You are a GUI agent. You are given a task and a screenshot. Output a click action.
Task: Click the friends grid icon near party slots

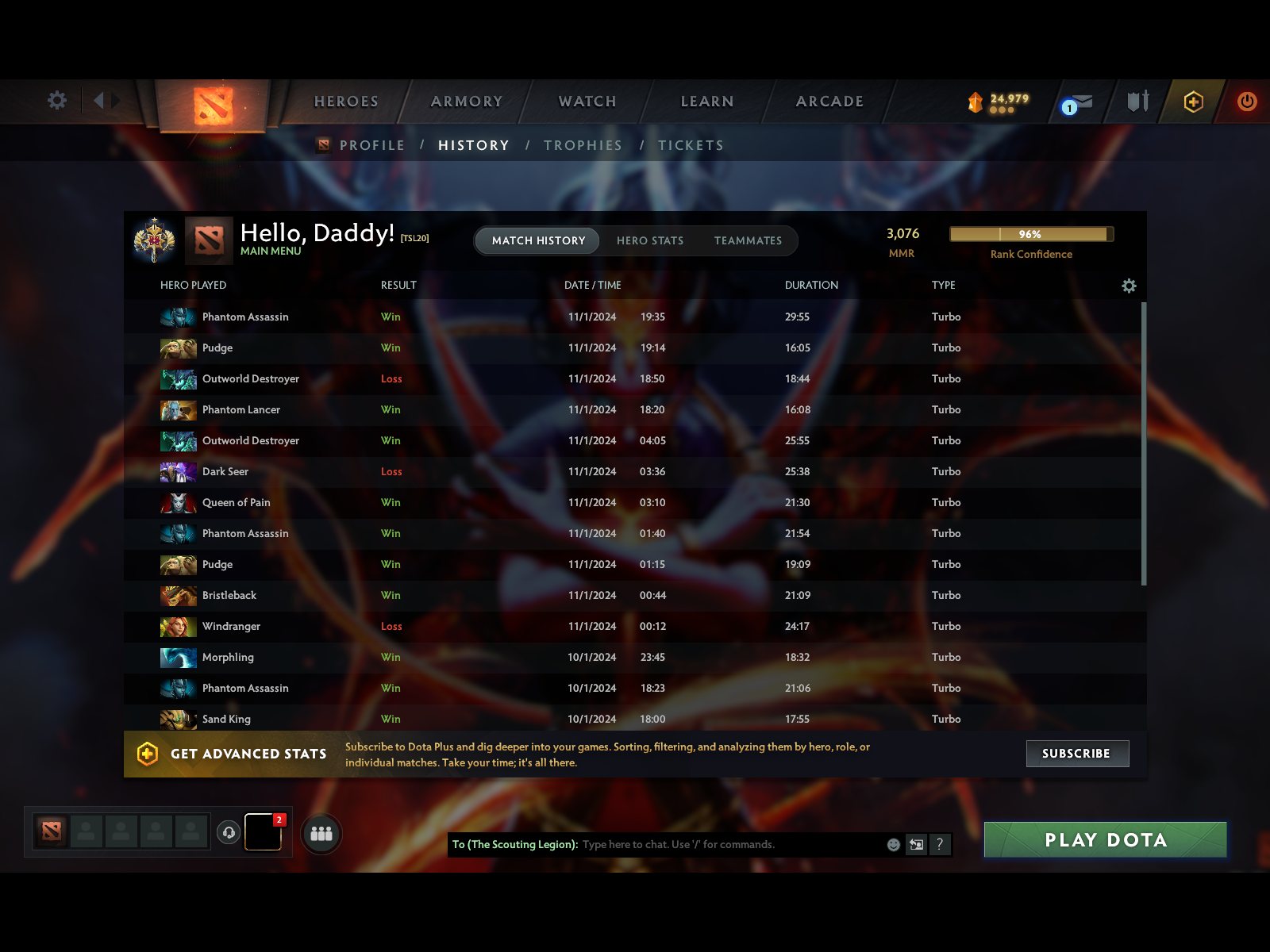coord(321,834)
